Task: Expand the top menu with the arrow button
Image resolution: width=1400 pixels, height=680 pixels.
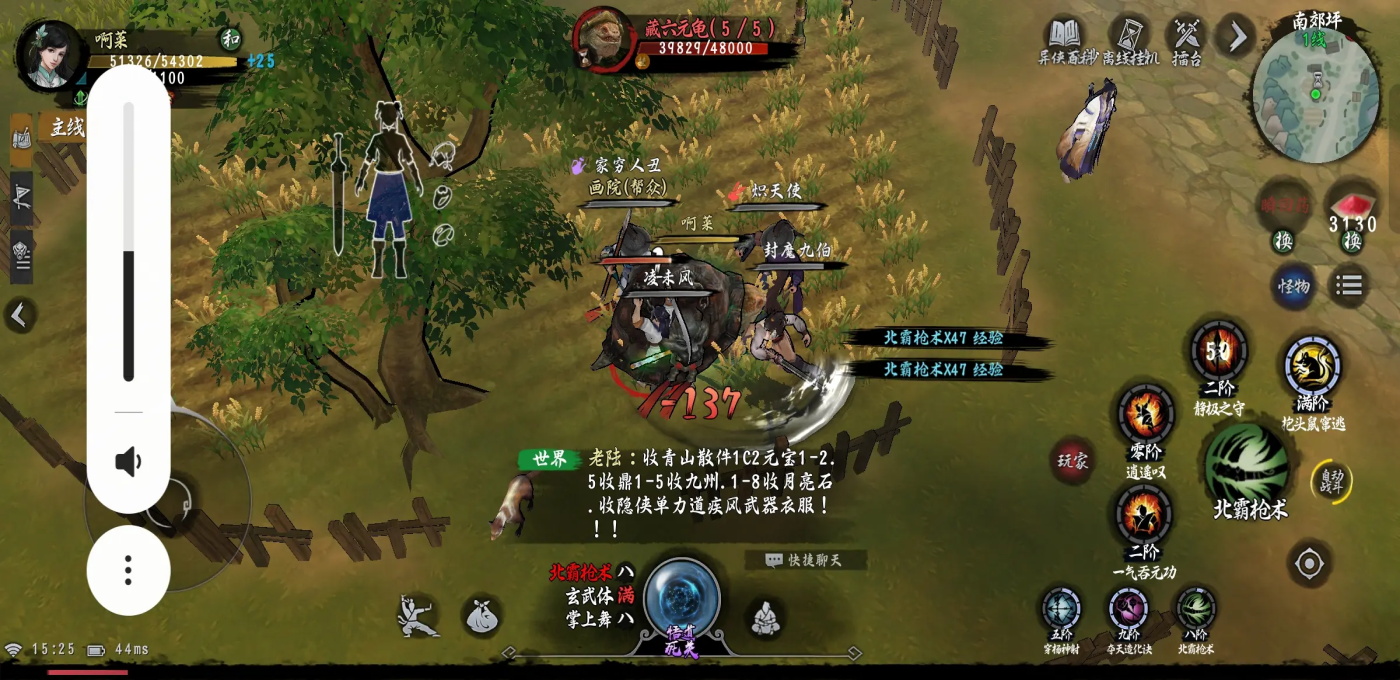Action: click(1237, 37)
